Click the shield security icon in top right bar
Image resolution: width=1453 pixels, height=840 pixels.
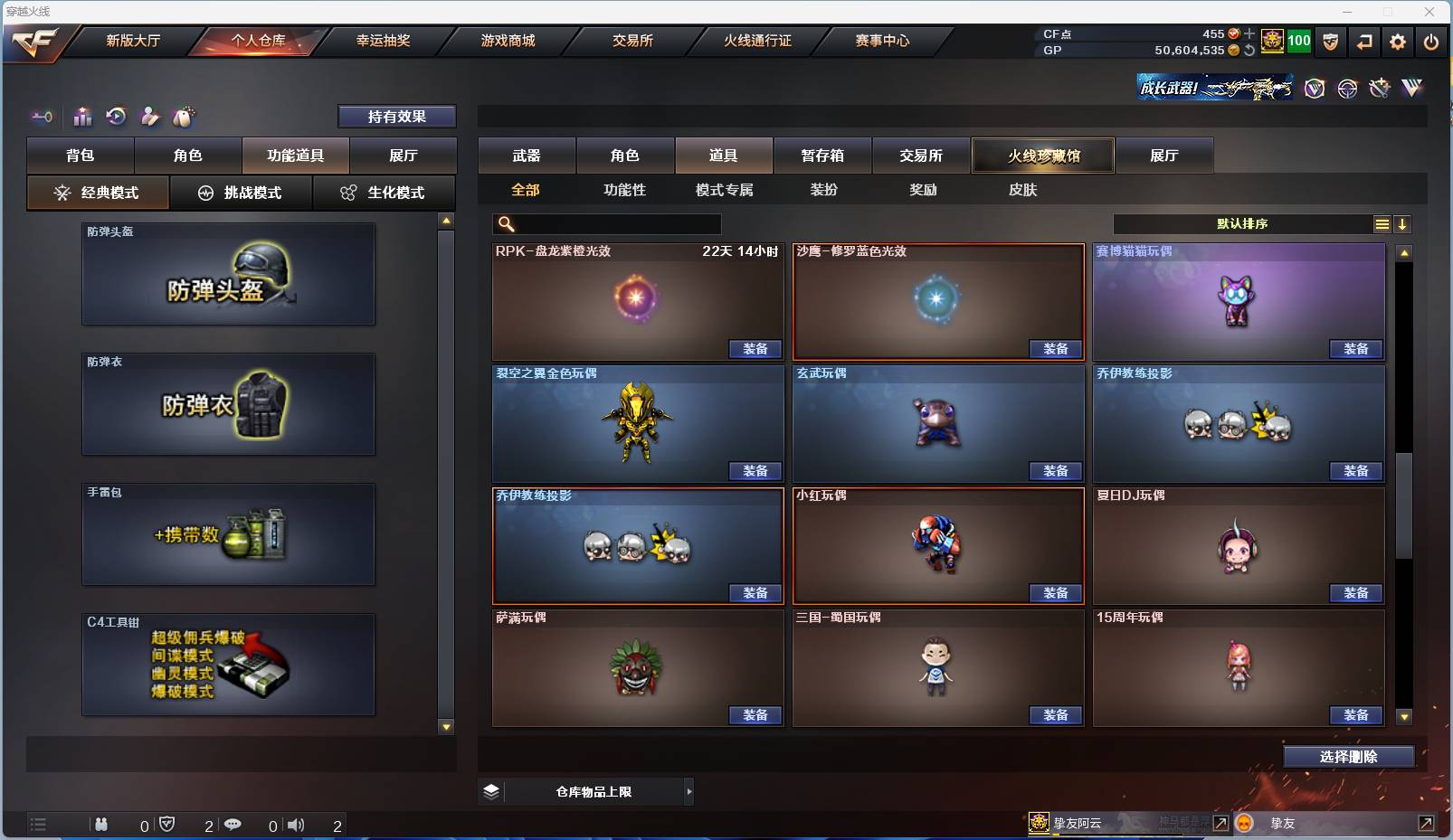tap(1331, 41)
